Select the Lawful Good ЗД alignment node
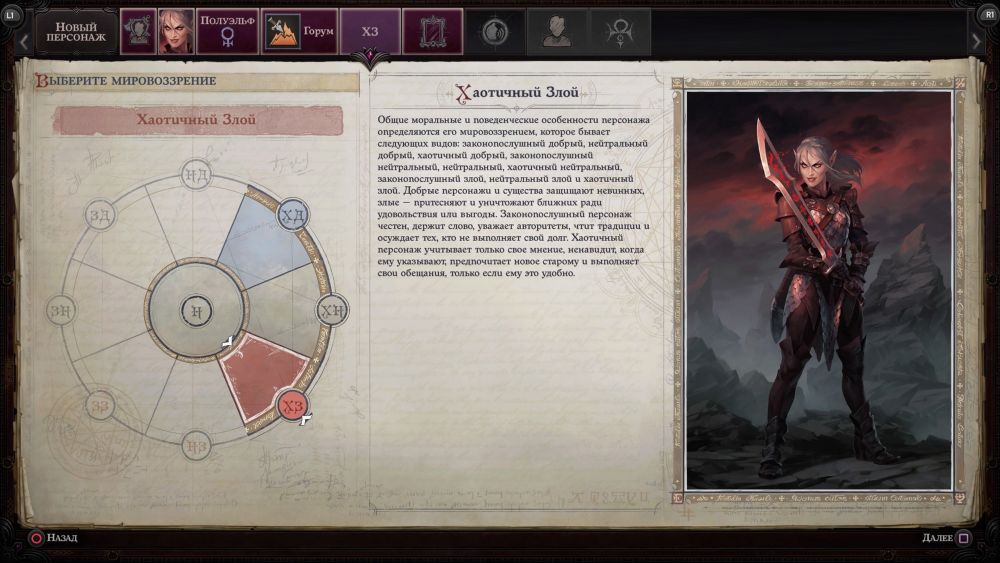This screenshot has width=1000, height=563. [x=100, y=215]
